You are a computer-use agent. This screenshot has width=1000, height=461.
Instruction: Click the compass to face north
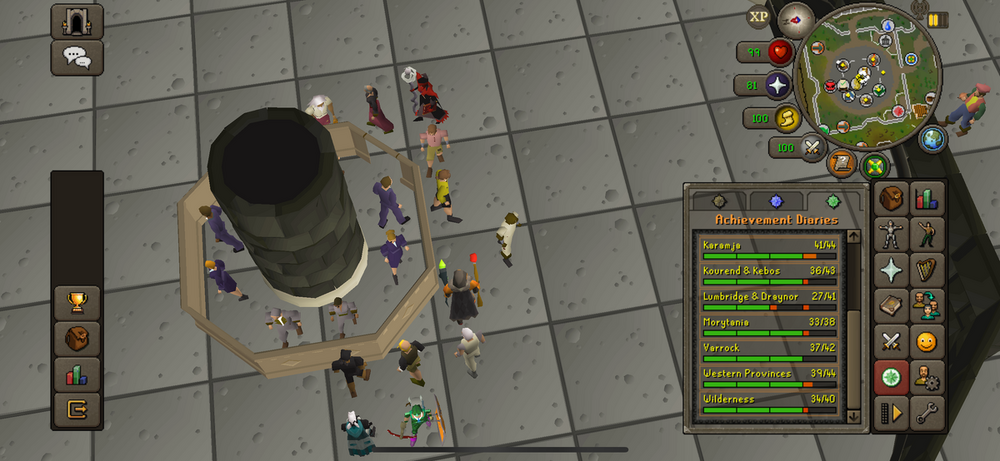pos(795,17)
